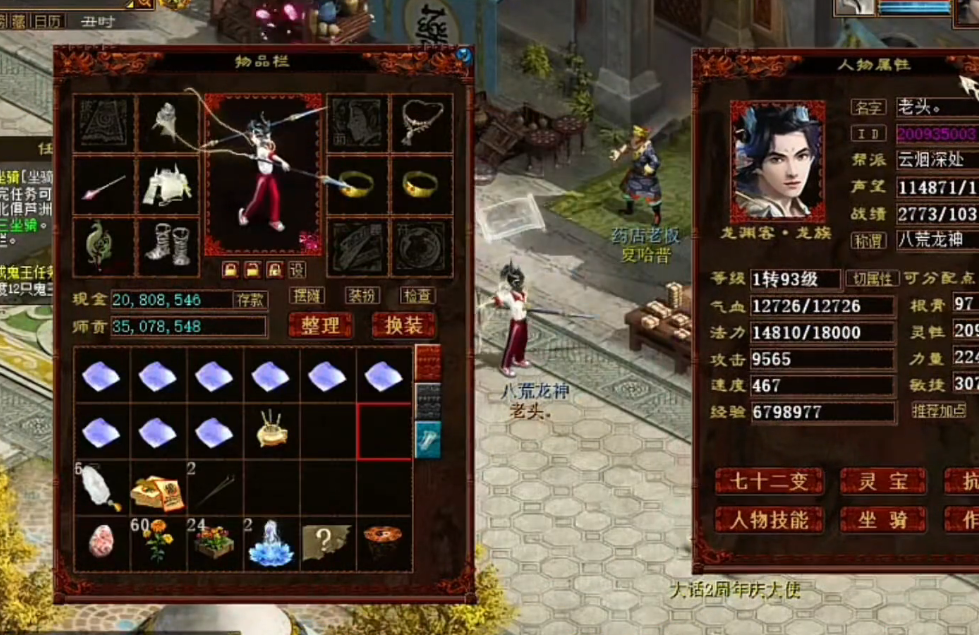Select the golden incense burner item

click(271, 431)
